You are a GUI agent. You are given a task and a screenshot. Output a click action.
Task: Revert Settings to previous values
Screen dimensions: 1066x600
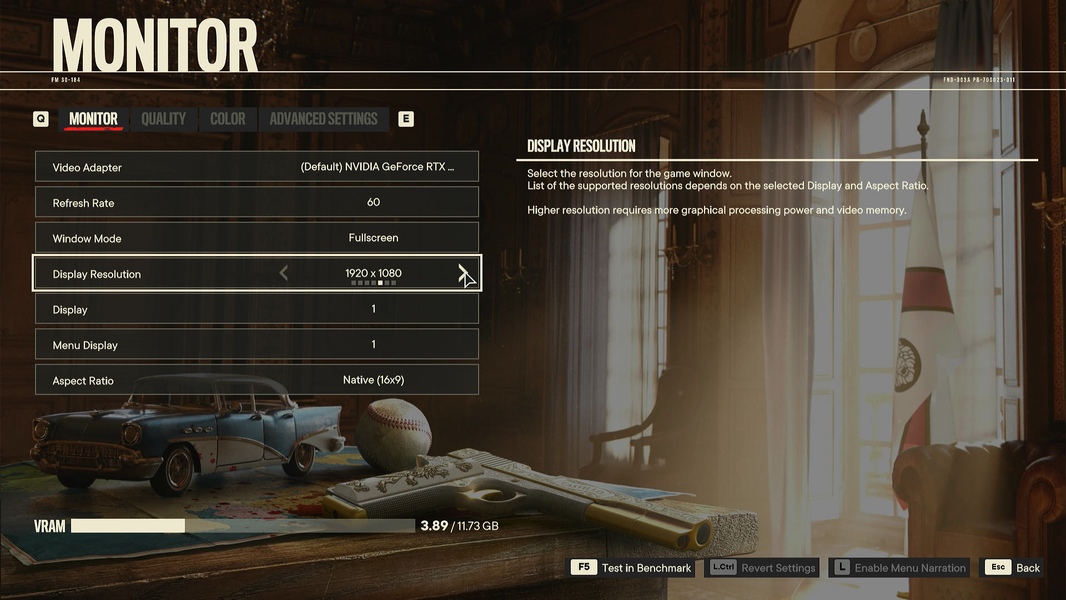pos(764,568)
